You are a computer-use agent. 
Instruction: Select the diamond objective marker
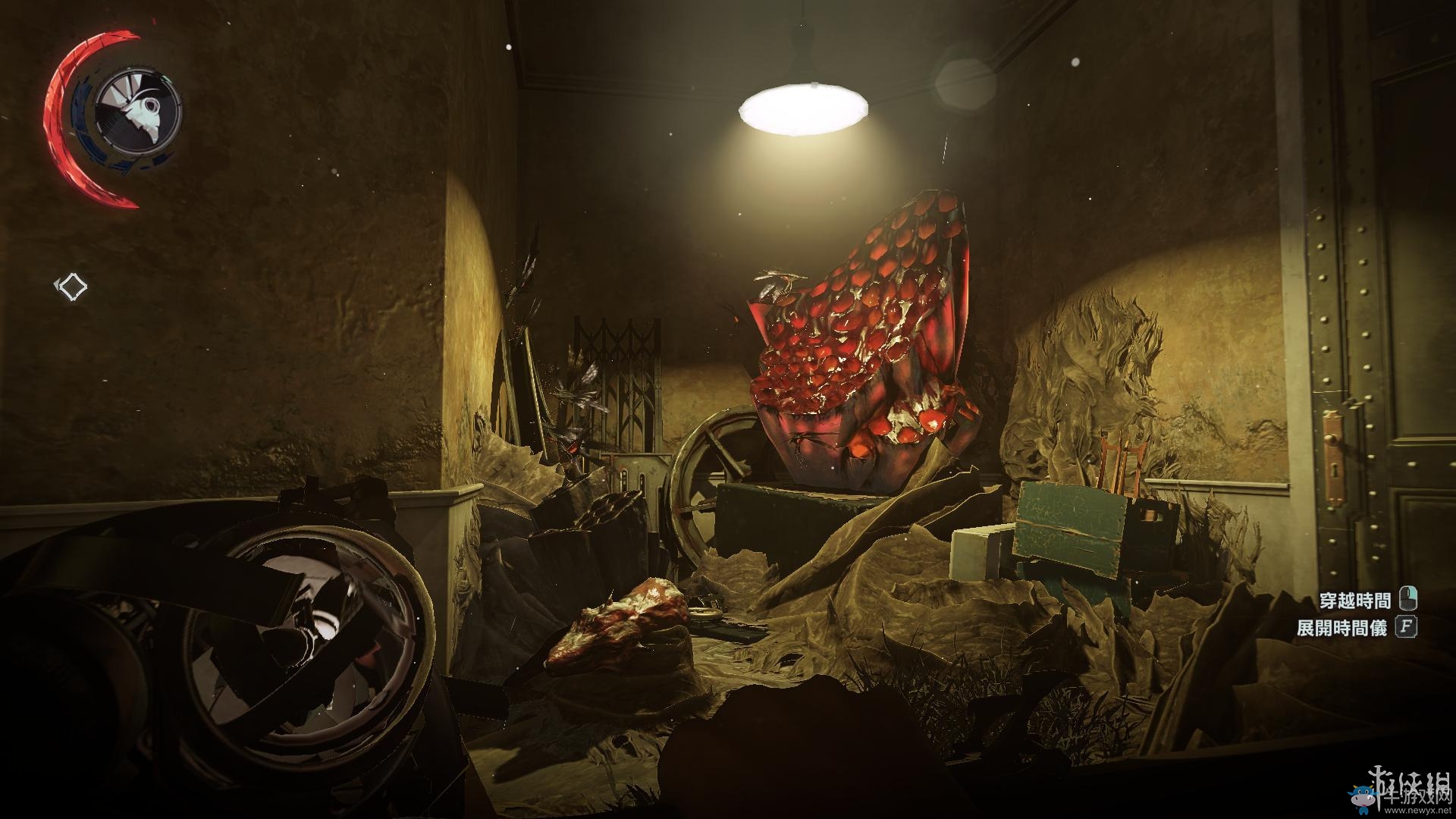[73, 287]
